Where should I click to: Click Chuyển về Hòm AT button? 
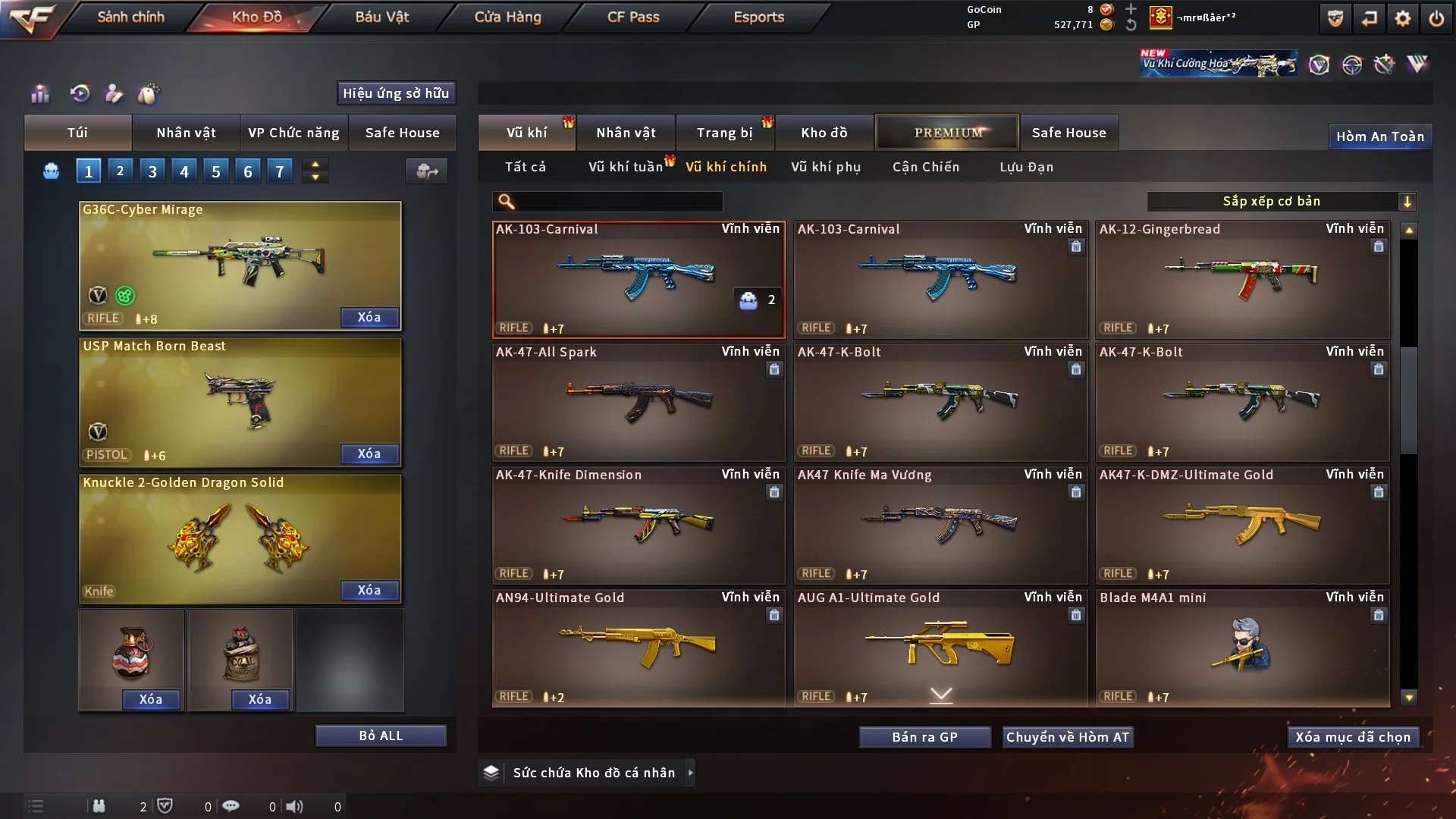tap(1068, 737)
